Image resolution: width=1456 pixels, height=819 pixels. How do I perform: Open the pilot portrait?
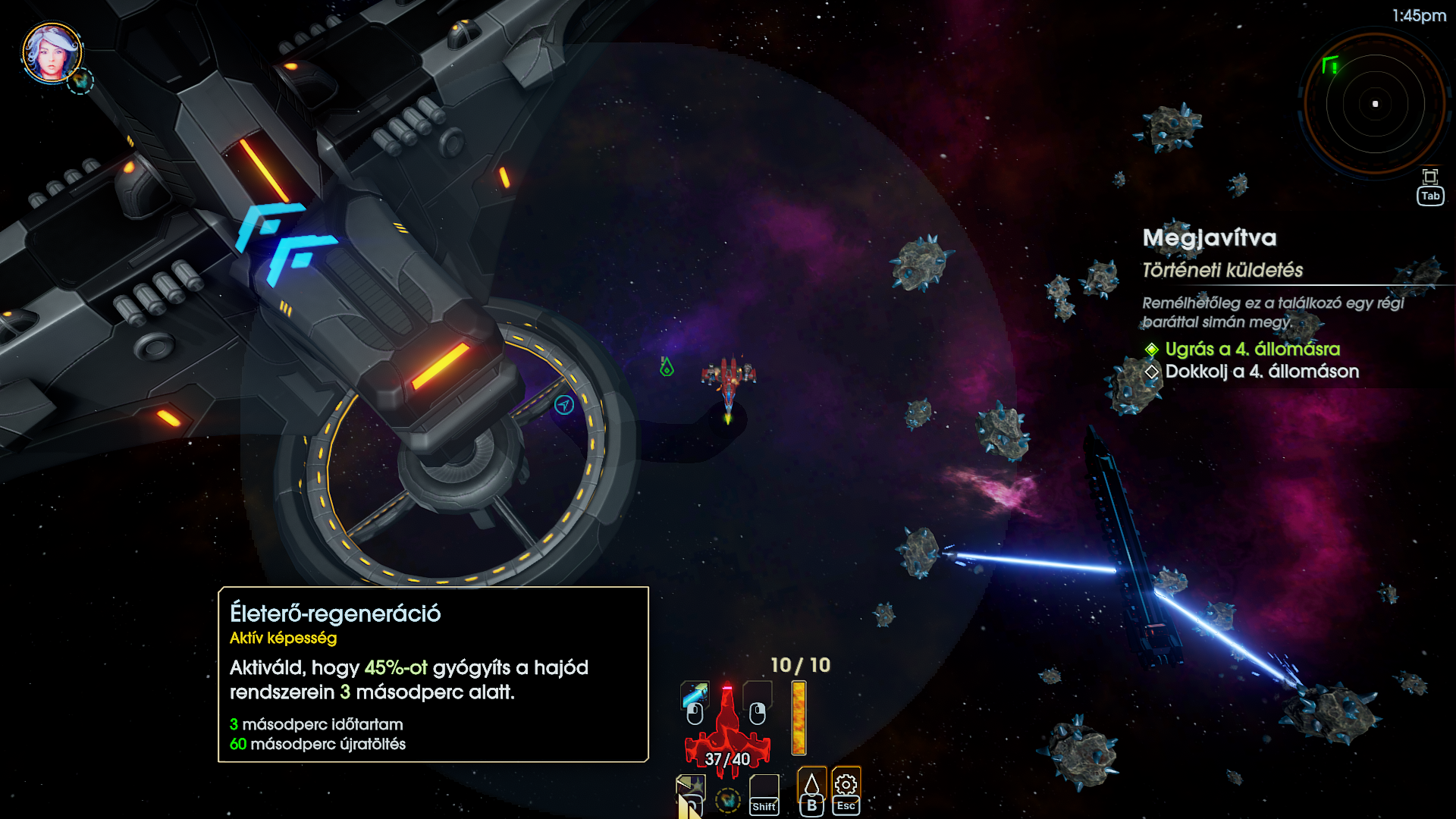click(x=51, y=52)
